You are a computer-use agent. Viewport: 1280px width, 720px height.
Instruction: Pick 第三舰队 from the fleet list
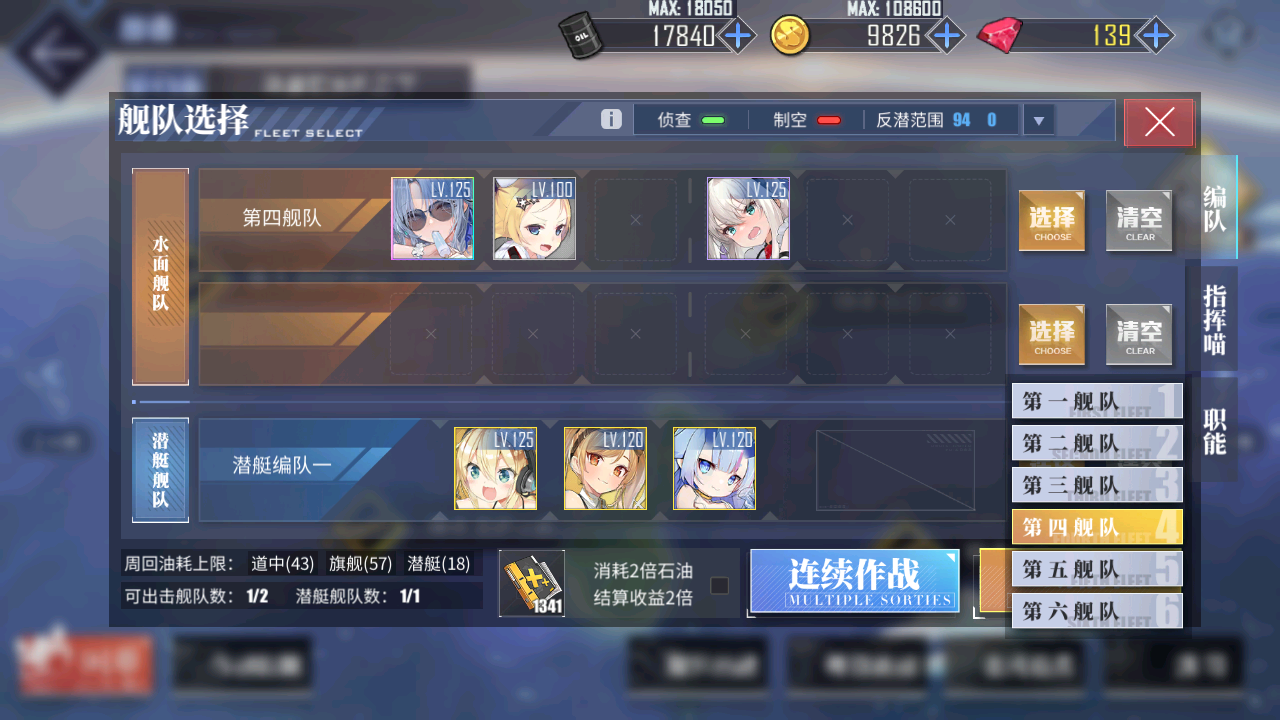(1097, 485)
